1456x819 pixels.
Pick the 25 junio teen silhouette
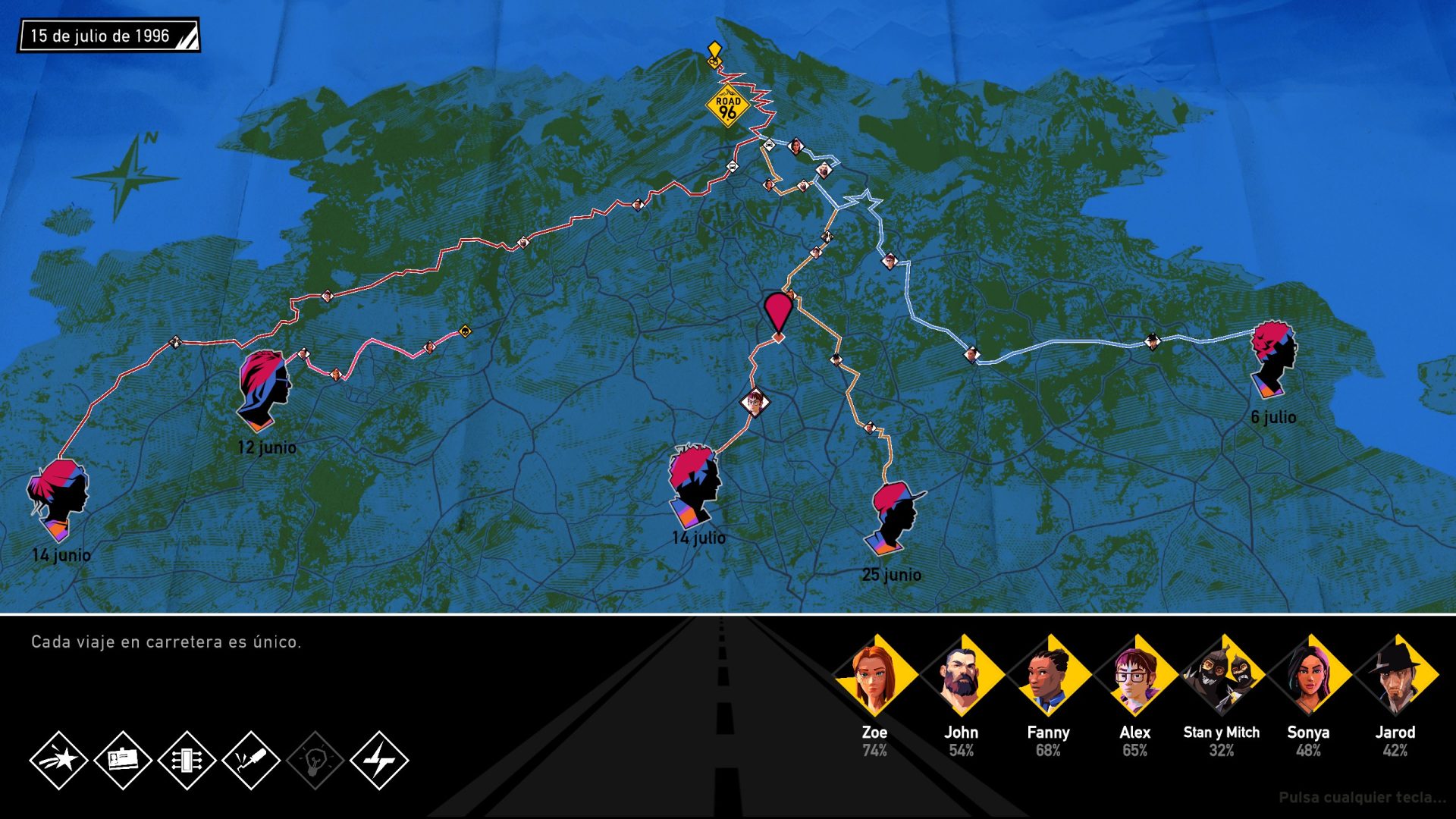click(x=895, y=516)
